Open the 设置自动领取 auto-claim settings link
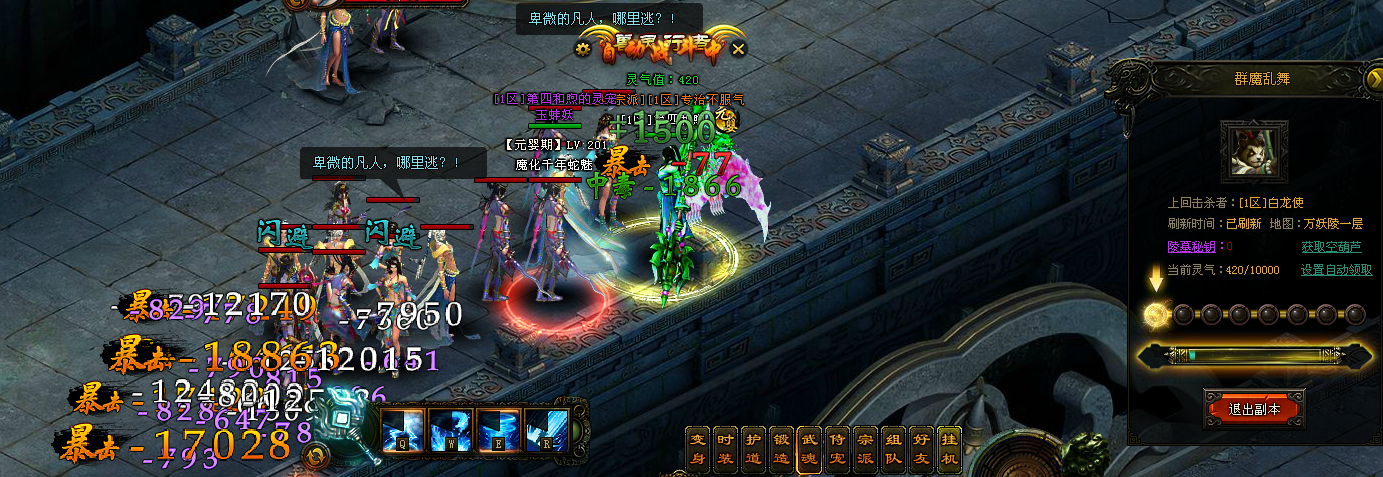 point(1336,270)
